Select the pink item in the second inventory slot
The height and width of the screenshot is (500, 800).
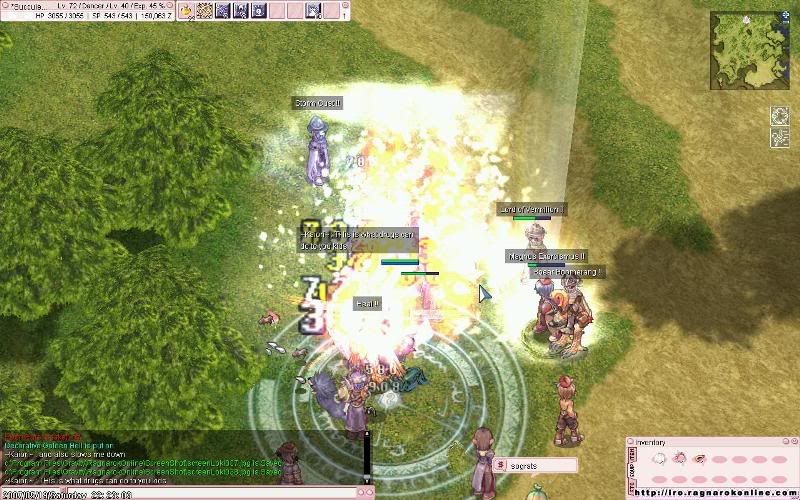tap(680, 458)
